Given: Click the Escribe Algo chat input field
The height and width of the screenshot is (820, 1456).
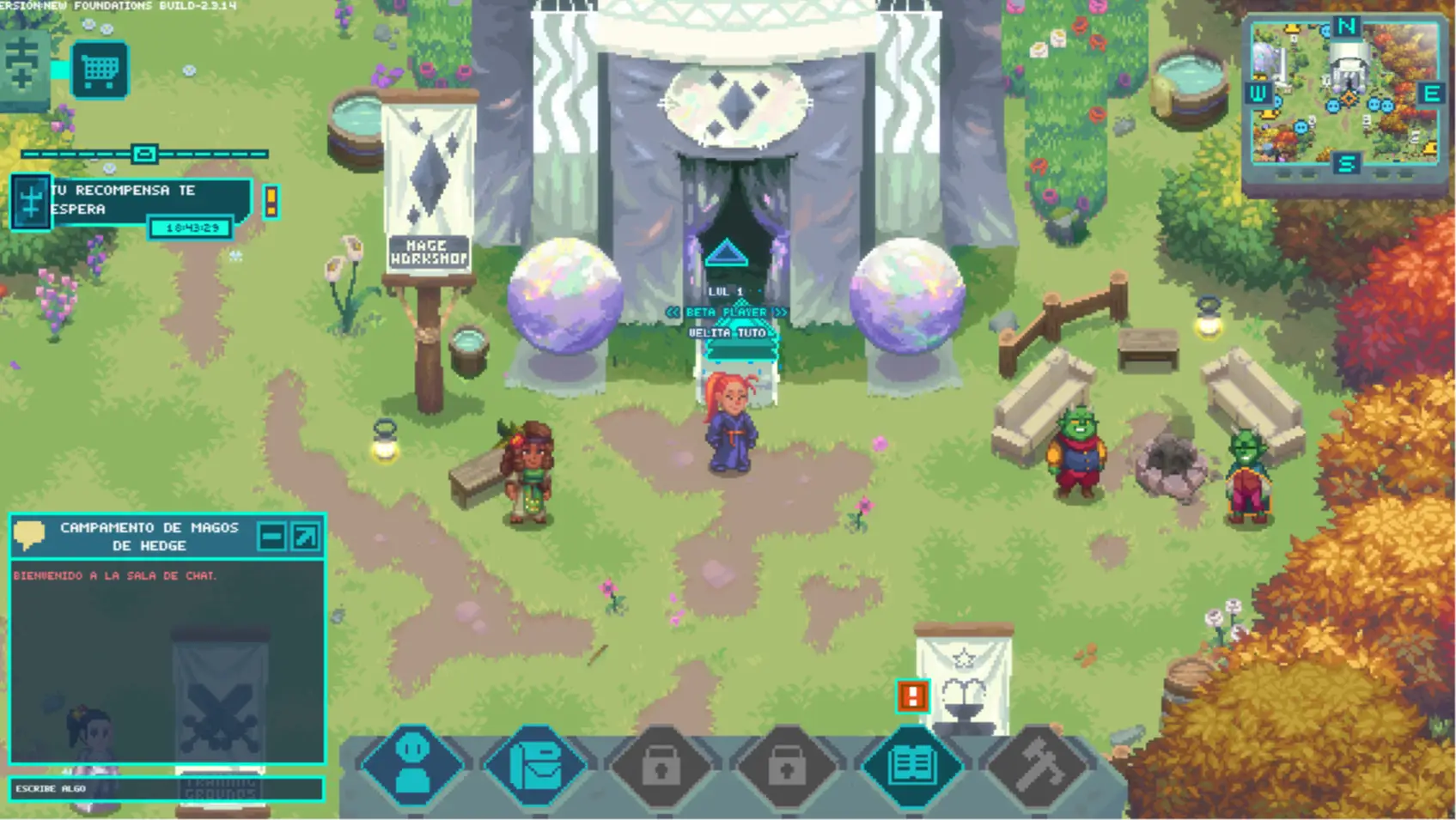Looking at the screenshot, I should (x=163, y=787).
